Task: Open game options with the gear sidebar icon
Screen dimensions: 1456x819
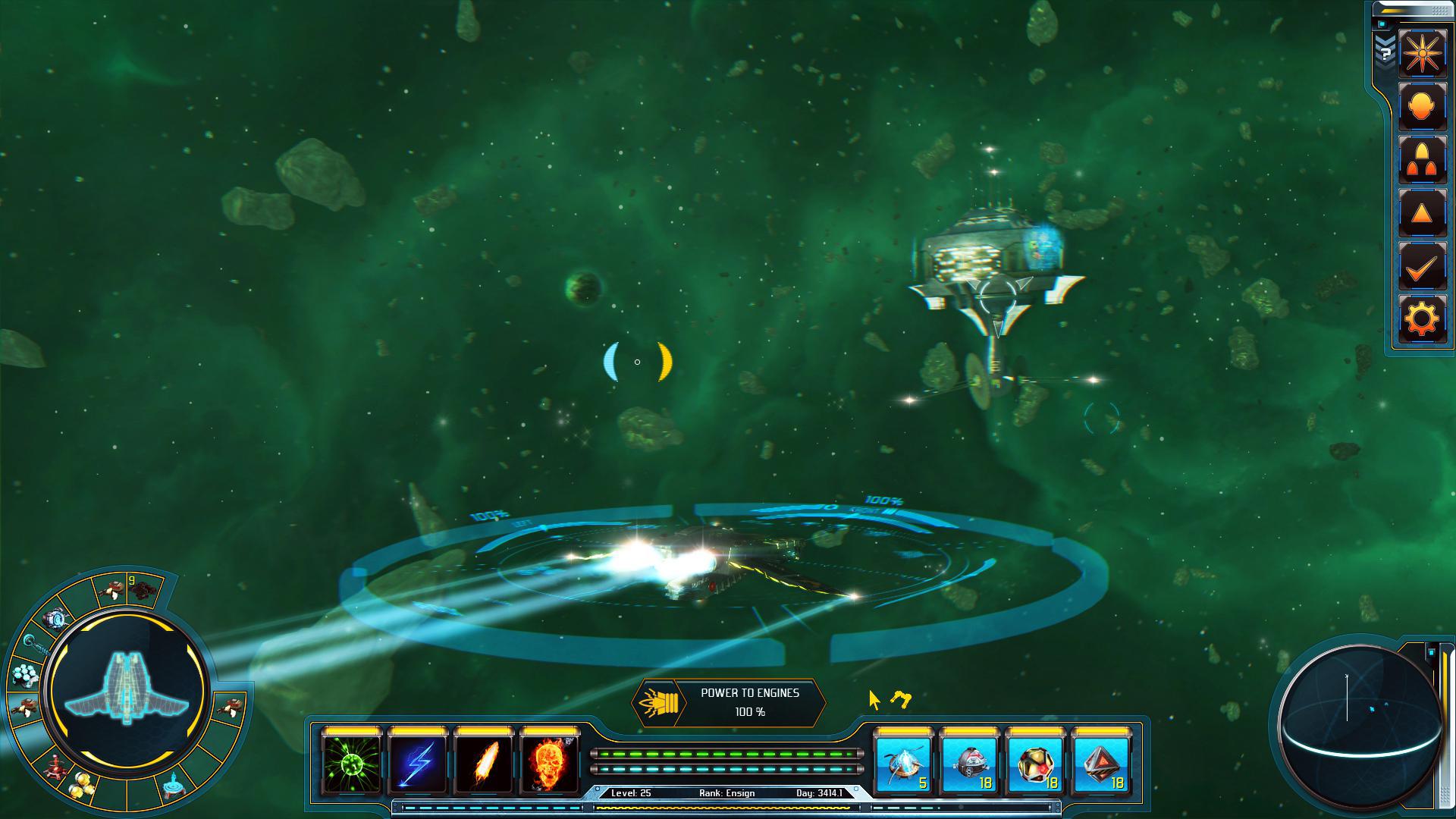Action: pos(1423,318)
